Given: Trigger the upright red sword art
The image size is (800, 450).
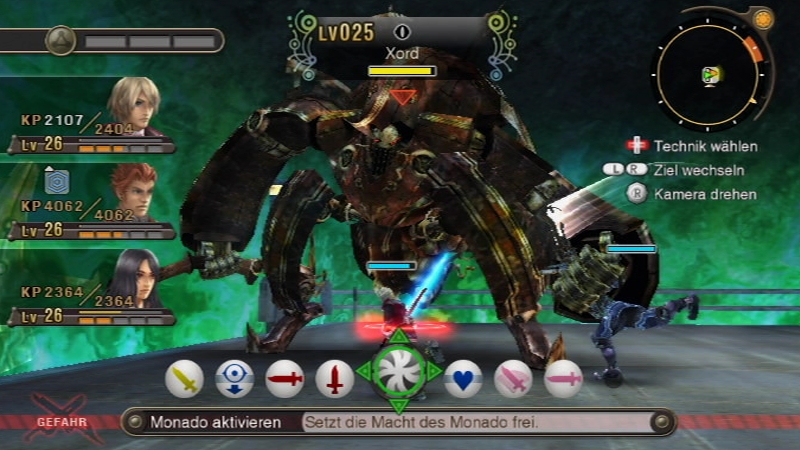Looking at the screenshot, I should tap(334, 379).
